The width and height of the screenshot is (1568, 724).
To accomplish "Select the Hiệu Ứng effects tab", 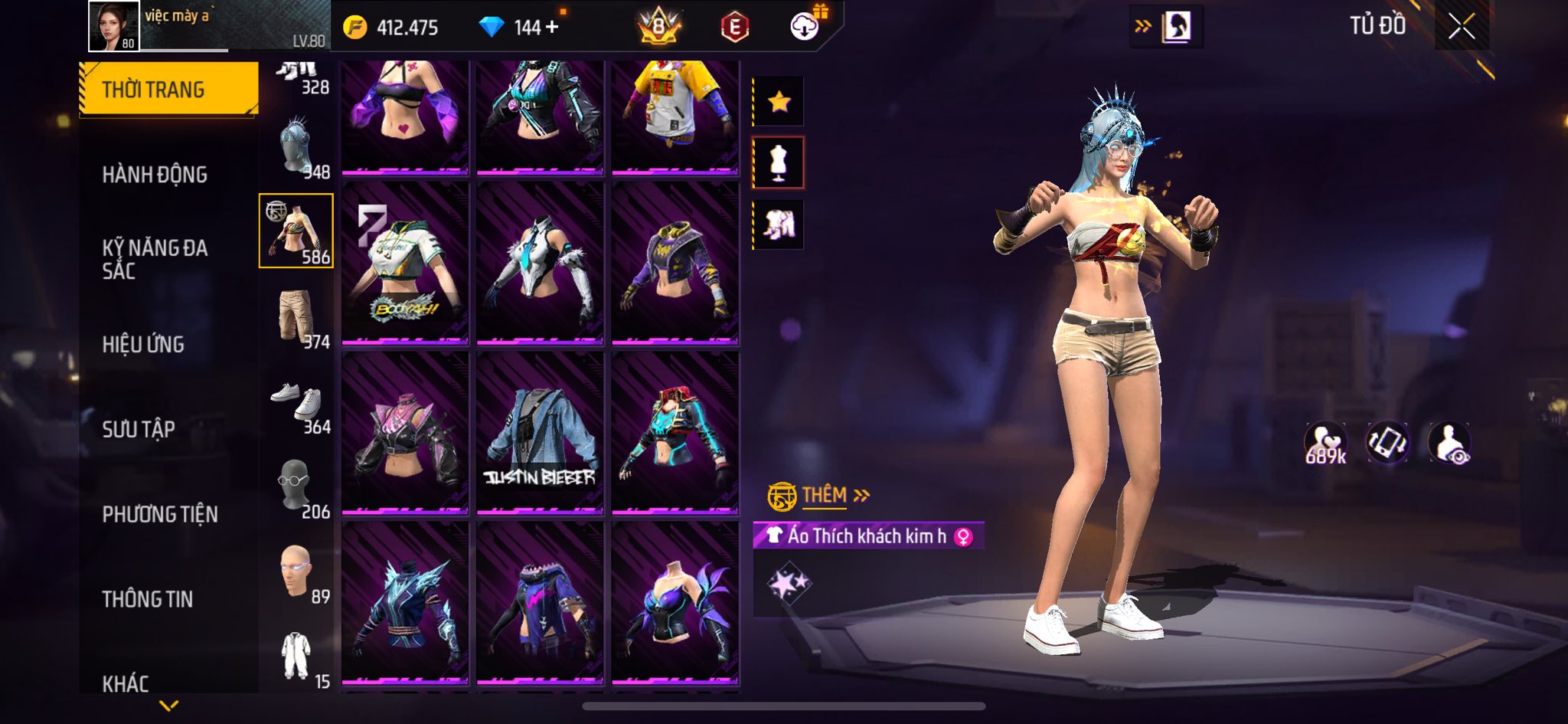I will pos(143,345).
